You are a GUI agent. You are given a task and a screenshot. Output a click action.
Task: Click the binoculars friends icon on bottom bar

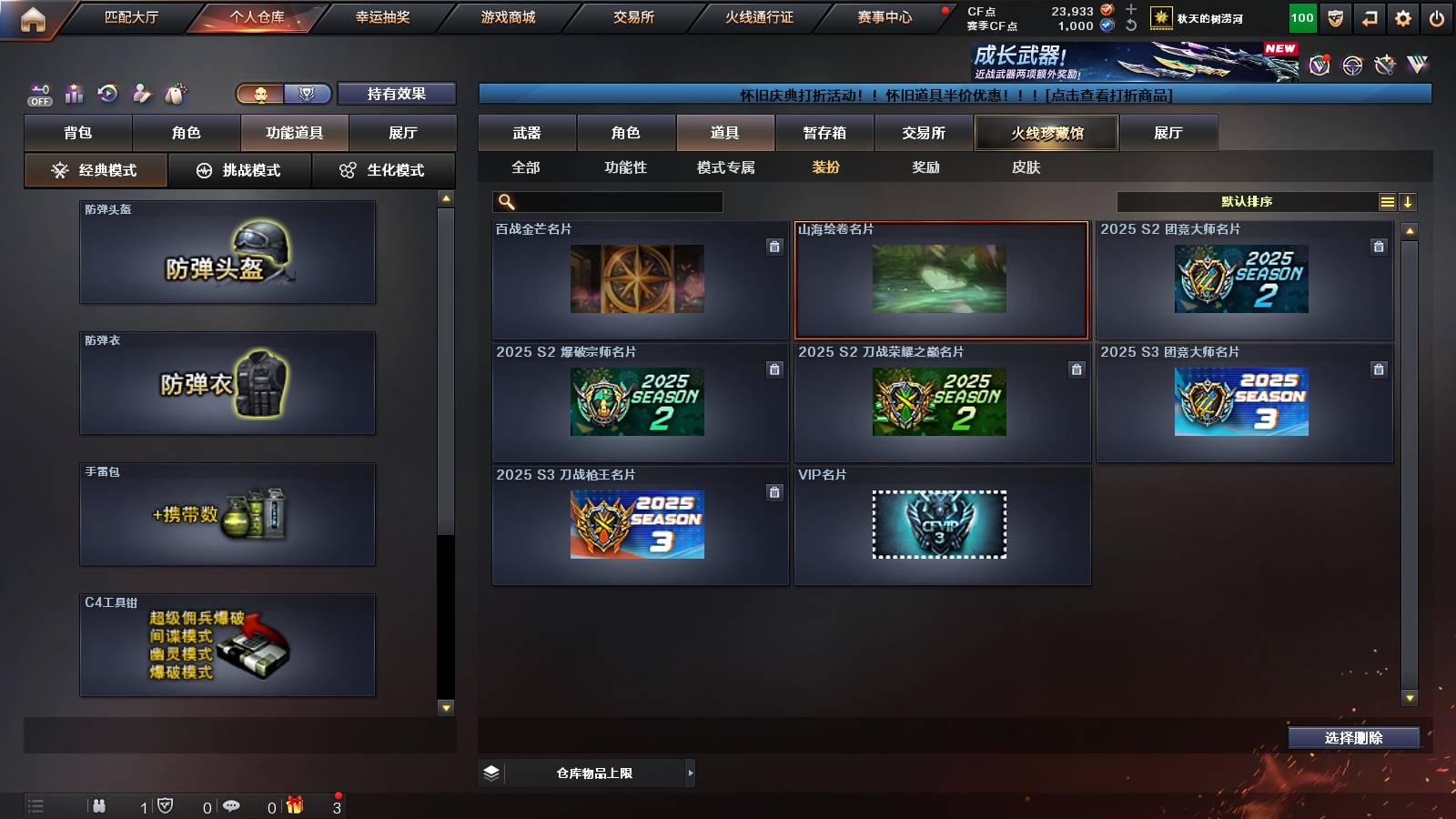click(100, 804)
